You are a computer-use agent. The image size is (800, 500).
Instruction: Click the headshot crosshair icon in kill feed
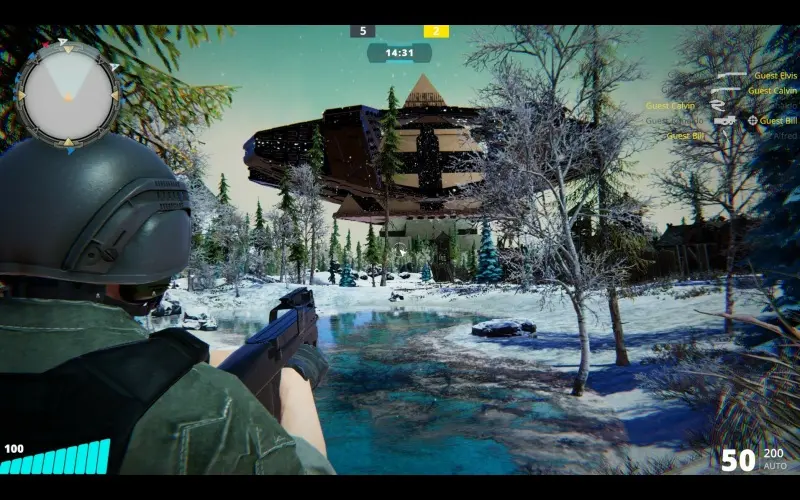point(751,120)
